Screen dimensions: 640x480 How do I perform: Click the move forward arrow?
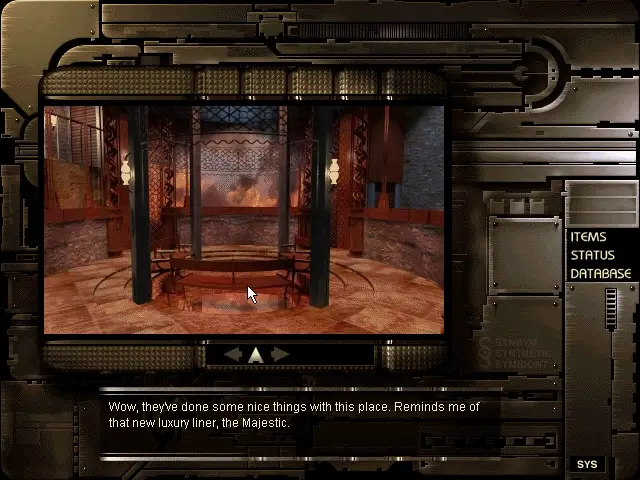[256, 354]
